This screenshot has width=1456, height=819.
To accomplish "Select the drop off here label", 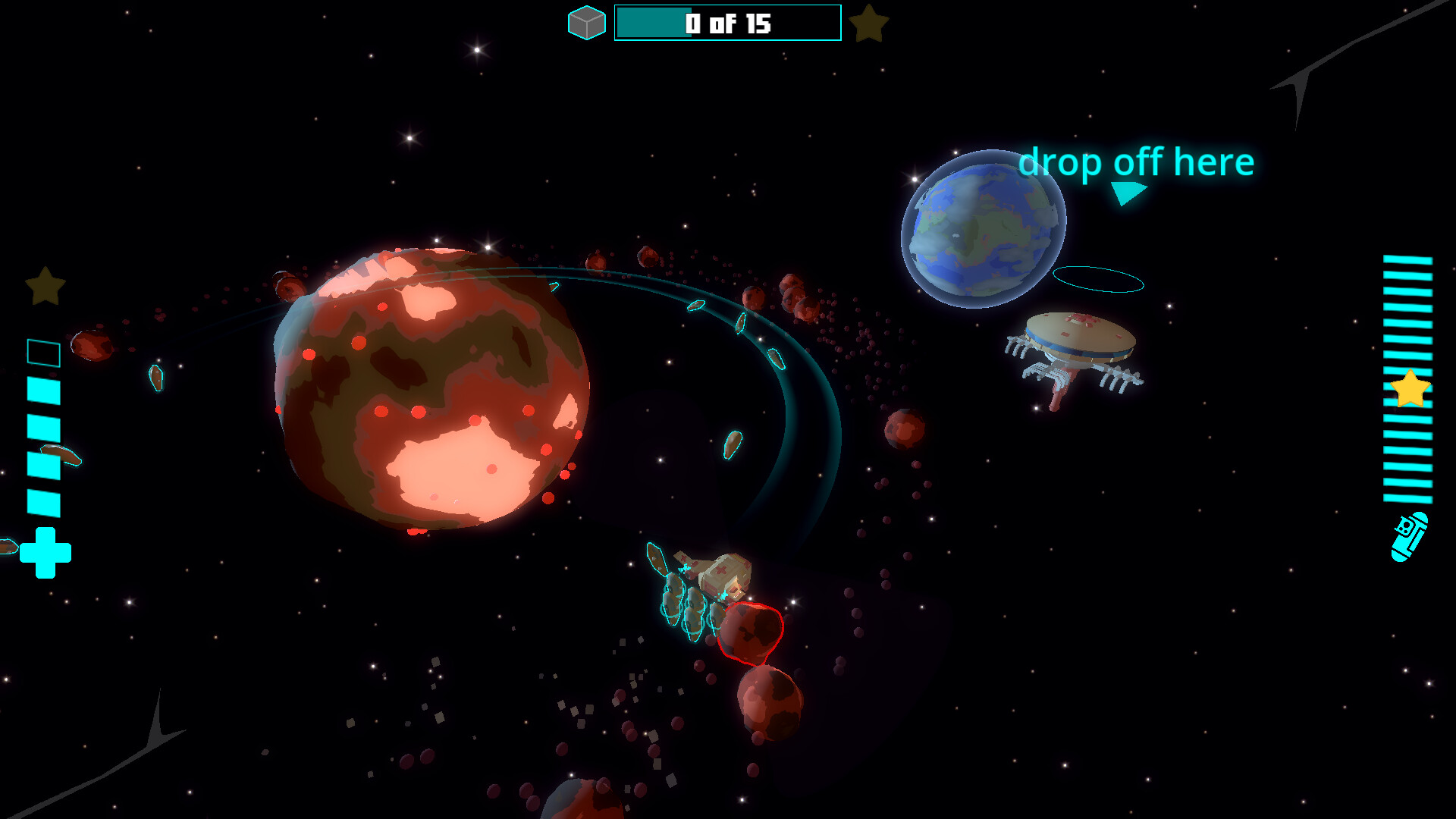I will tap(1137, 162).
